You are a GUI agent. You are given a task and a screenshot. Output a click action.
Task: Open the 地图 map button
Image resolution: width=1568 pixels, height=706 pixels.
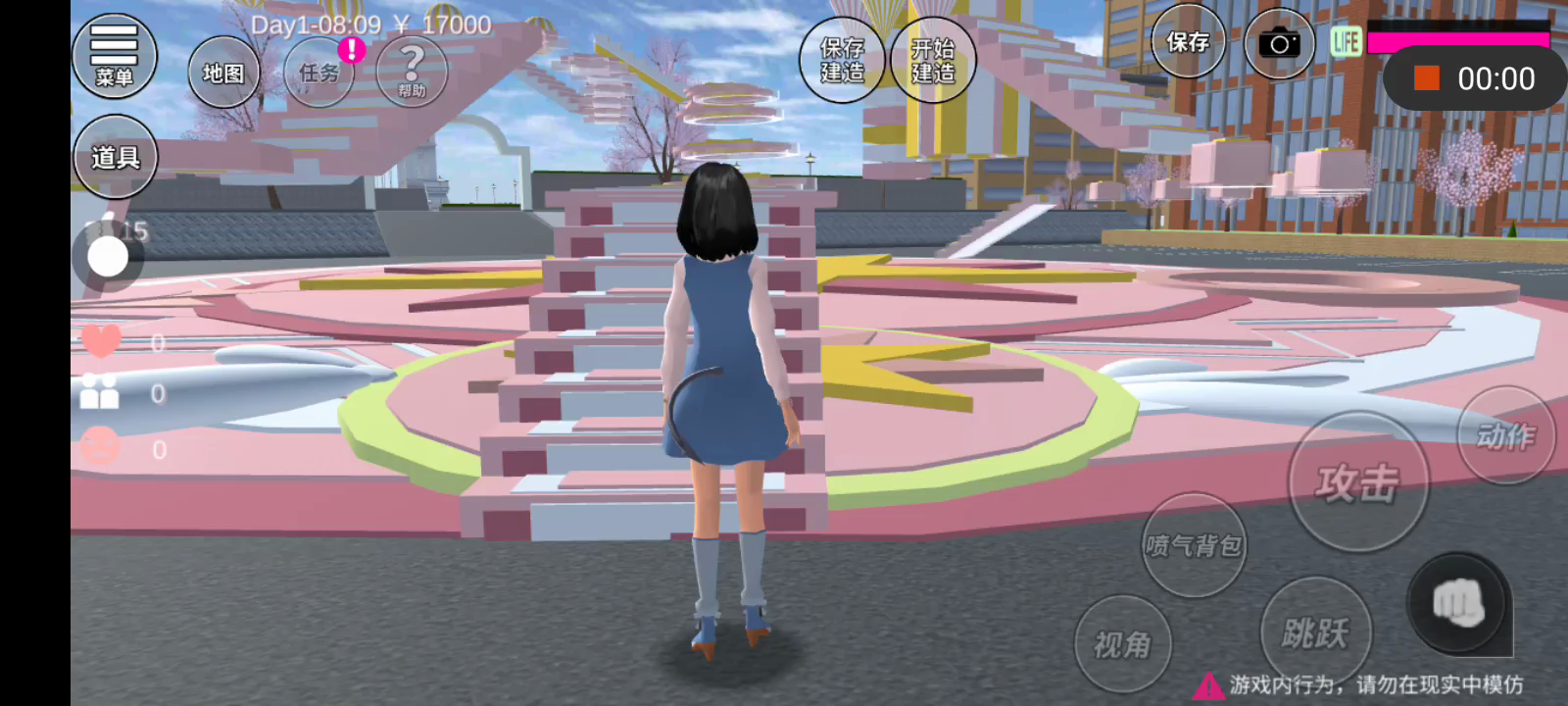pos(223,73)
